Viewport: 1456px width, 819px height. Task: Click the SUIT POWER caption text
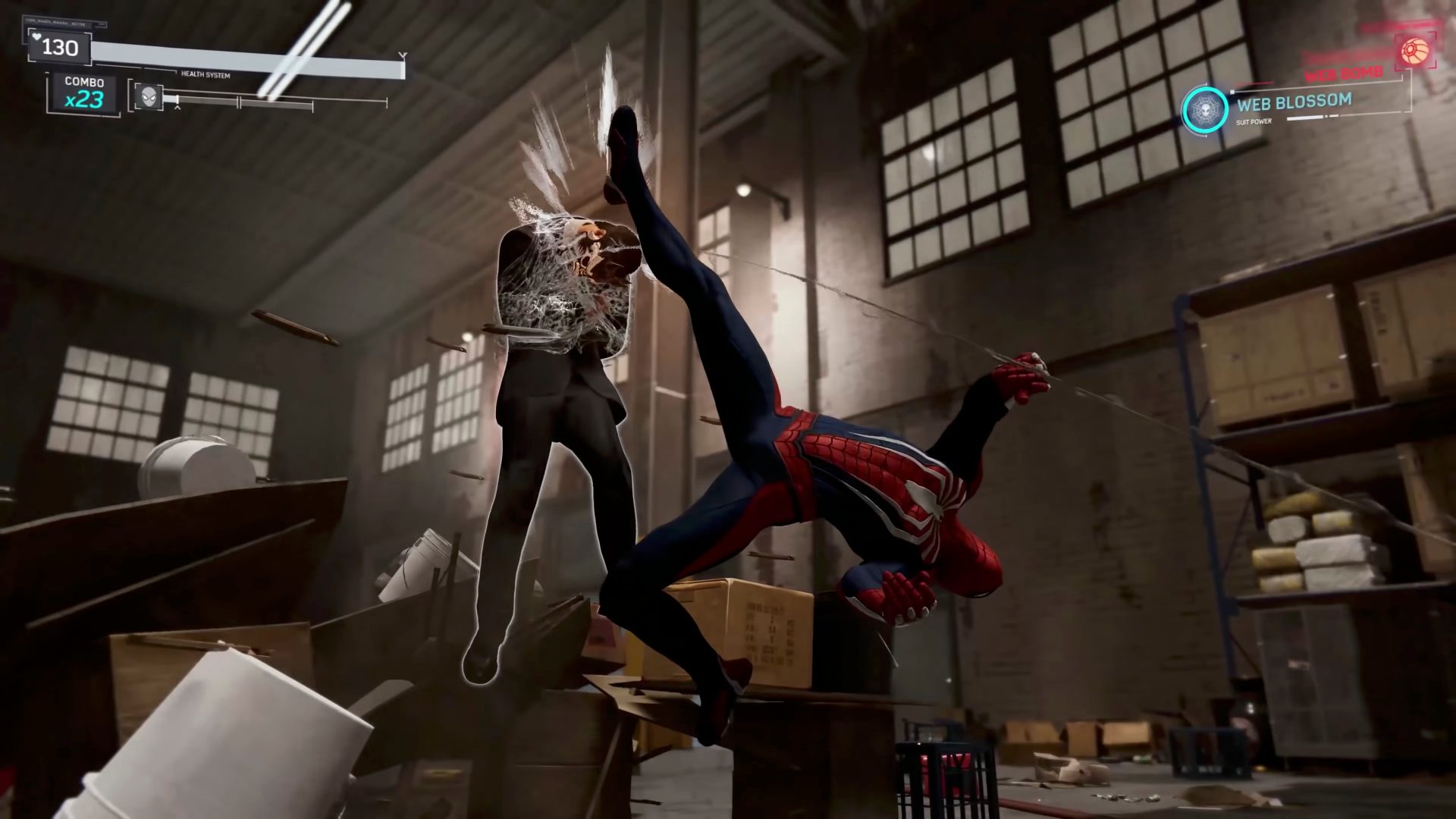(1254, 121)
